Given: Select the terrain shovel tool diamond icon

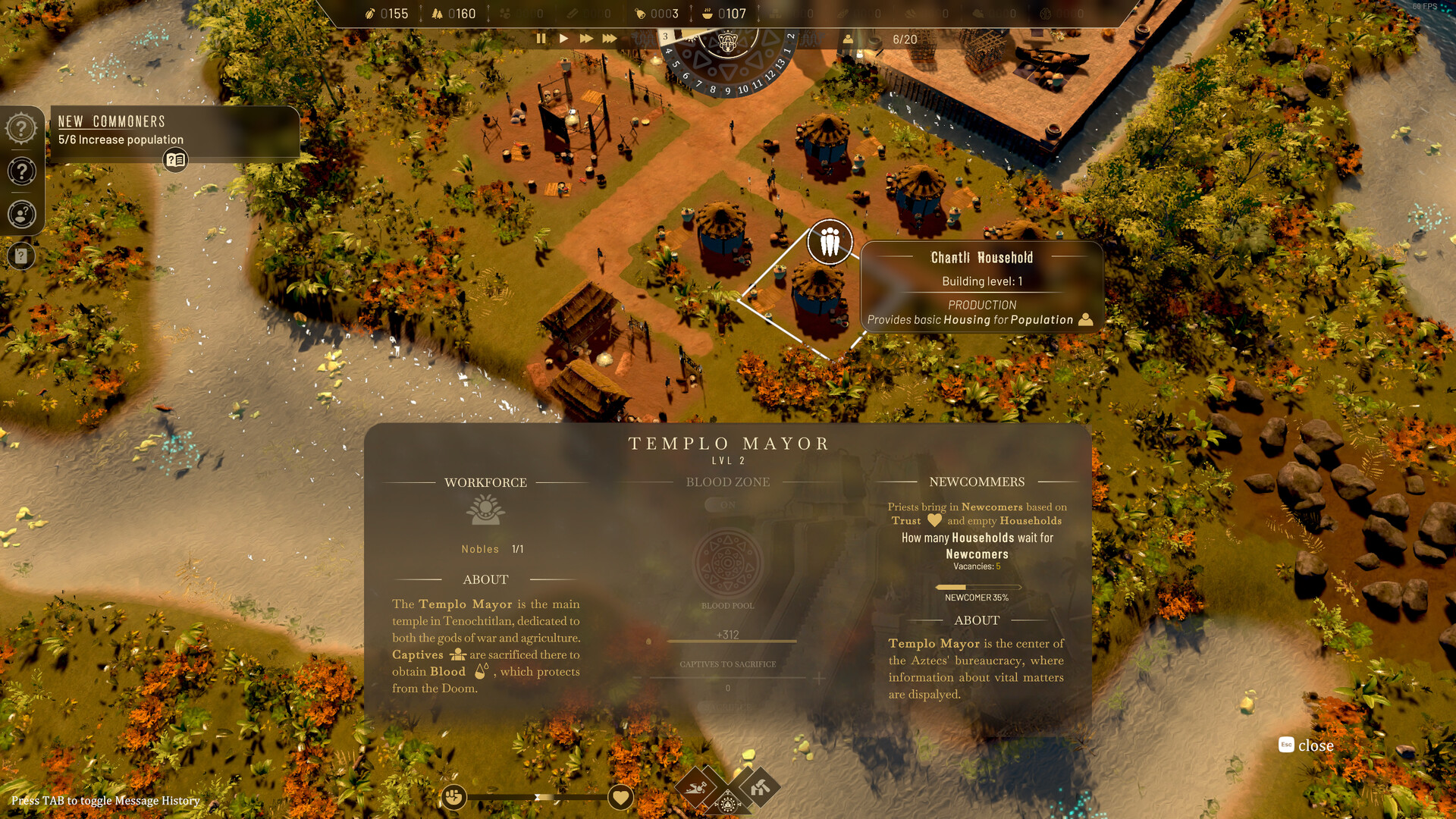Looking at the screenshot, I should pos(695,787).
